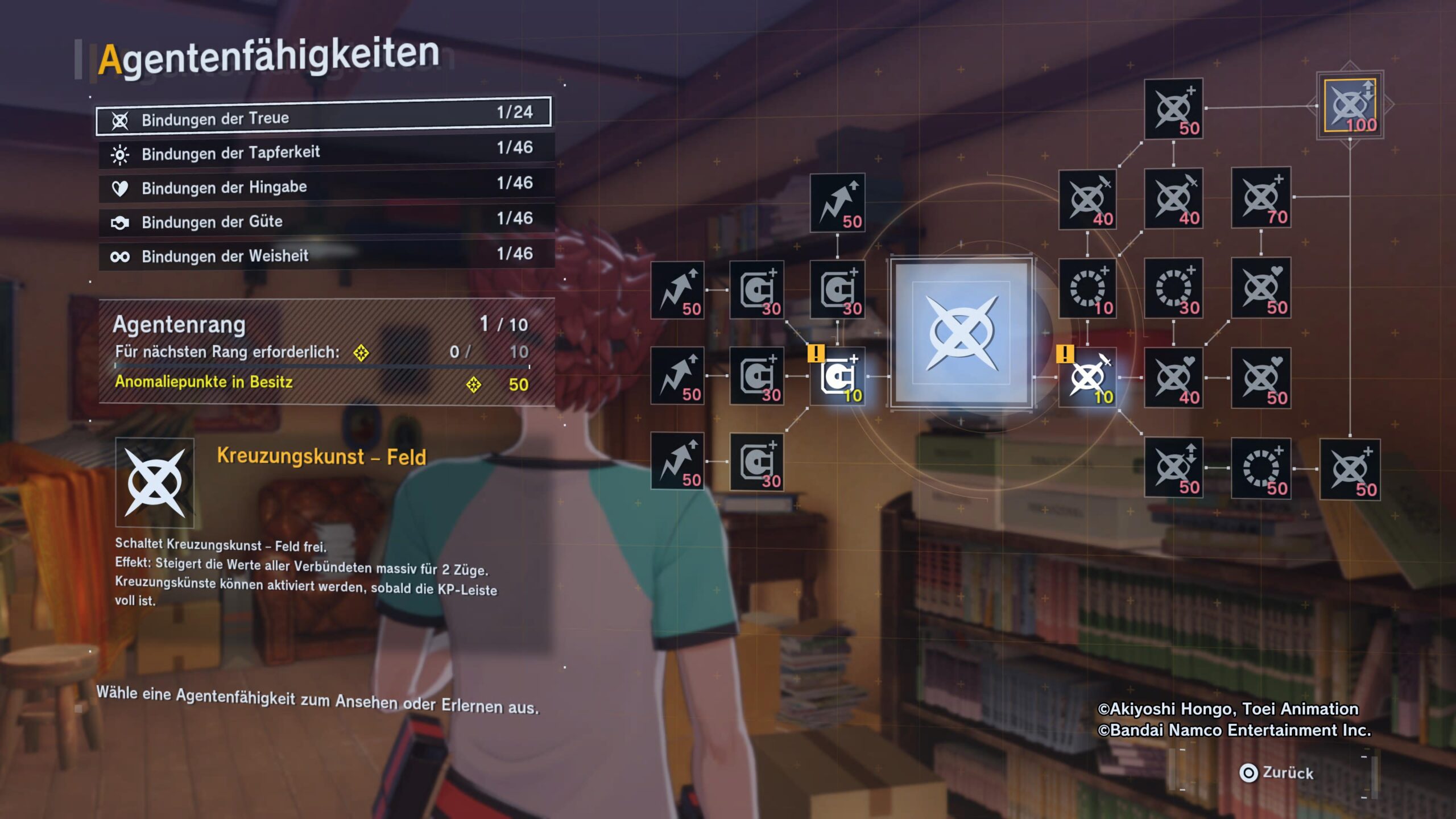Learn the glowing magnet skill costing 10
This screenshot has height=819, width=1456.
[x=837, y=377]
